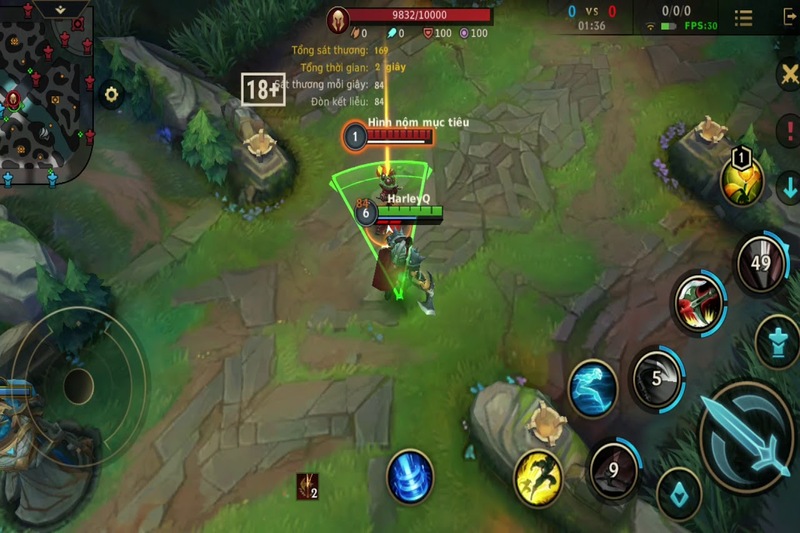The image size is (800, 533).
Task: Select the small item icon marked 2
Action: point(307,487)
